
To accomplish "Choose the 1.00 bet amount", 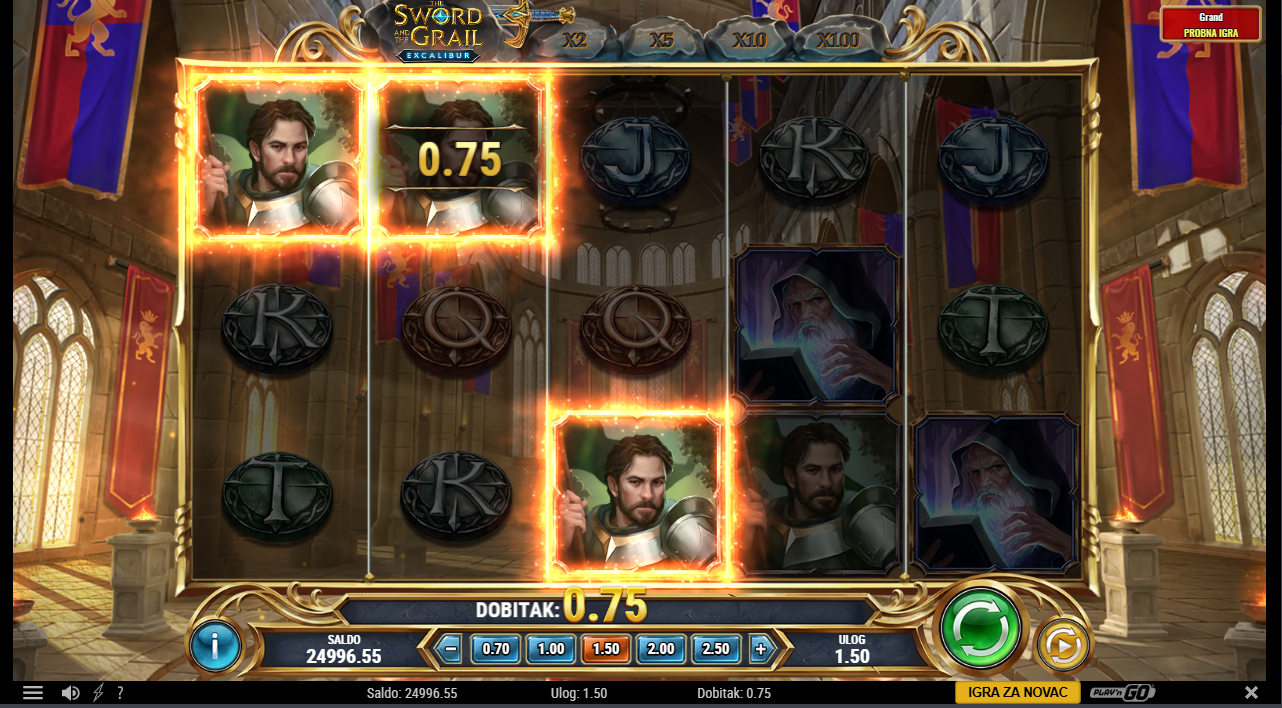I will click(551, 648).
